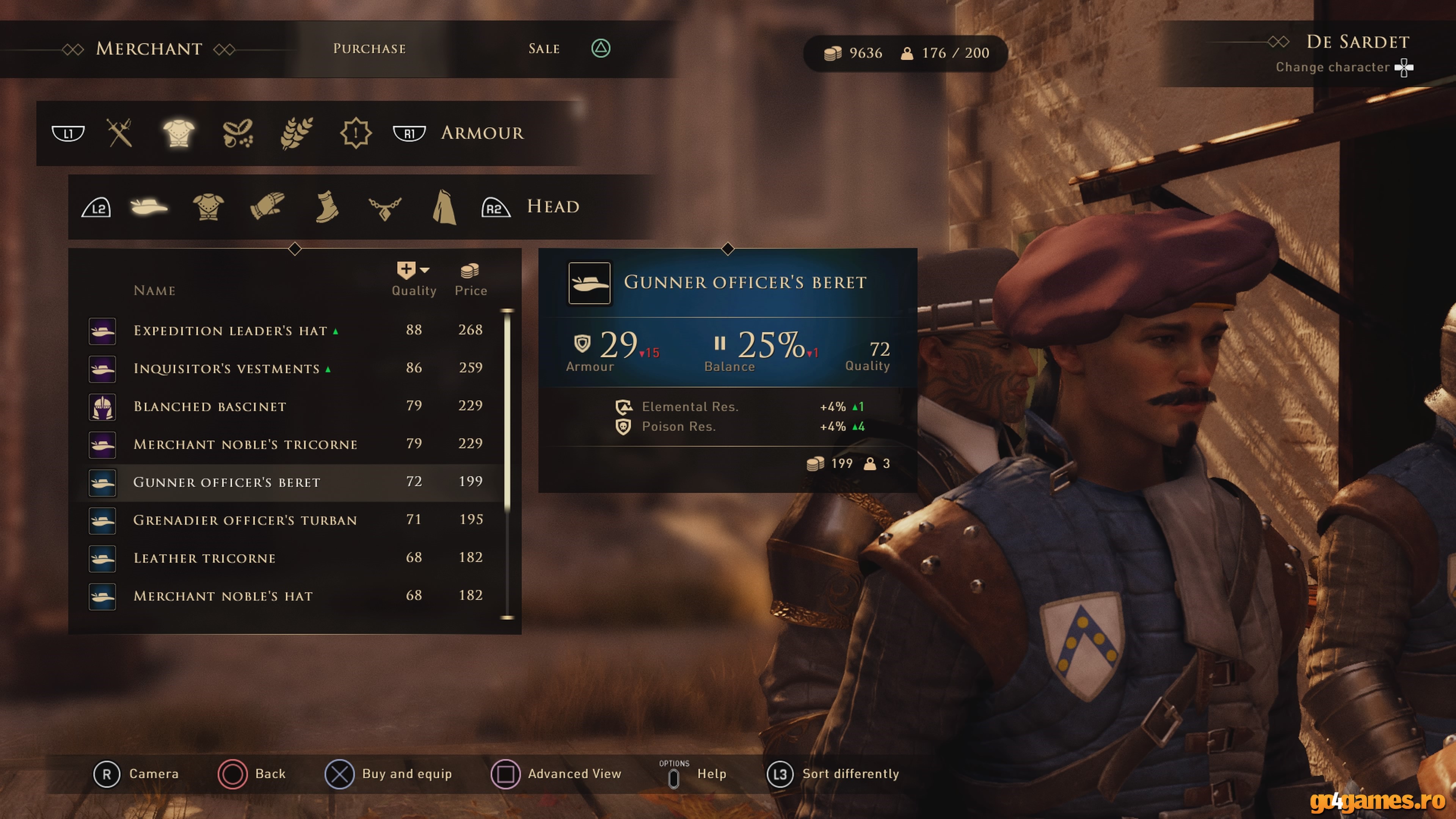
Task: Switch to the Sale tab
Action: click(x=544, y=49)
